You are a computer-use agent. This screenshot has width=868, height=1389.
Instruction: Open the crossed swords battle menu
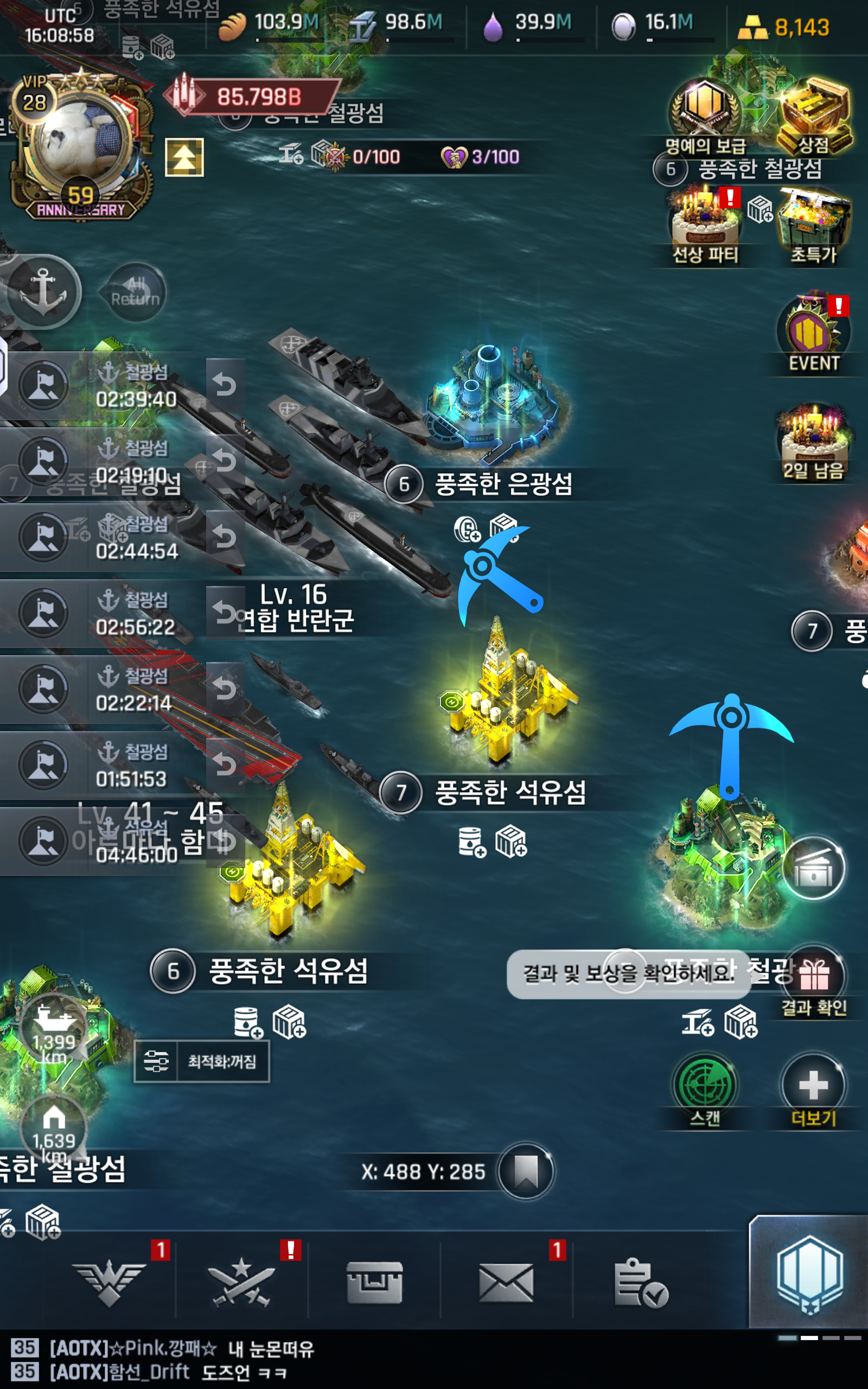coord(241,1283)
